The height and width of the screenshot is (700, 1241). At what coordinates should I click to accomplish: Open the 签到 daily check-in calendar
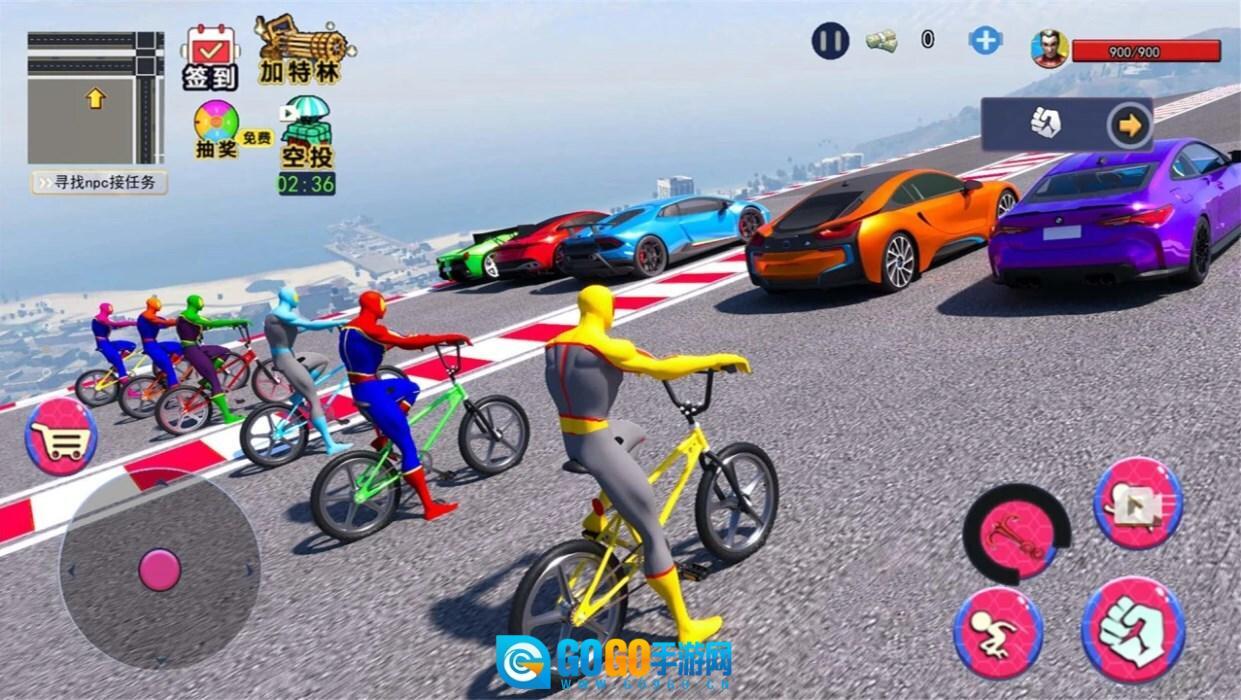210,56
